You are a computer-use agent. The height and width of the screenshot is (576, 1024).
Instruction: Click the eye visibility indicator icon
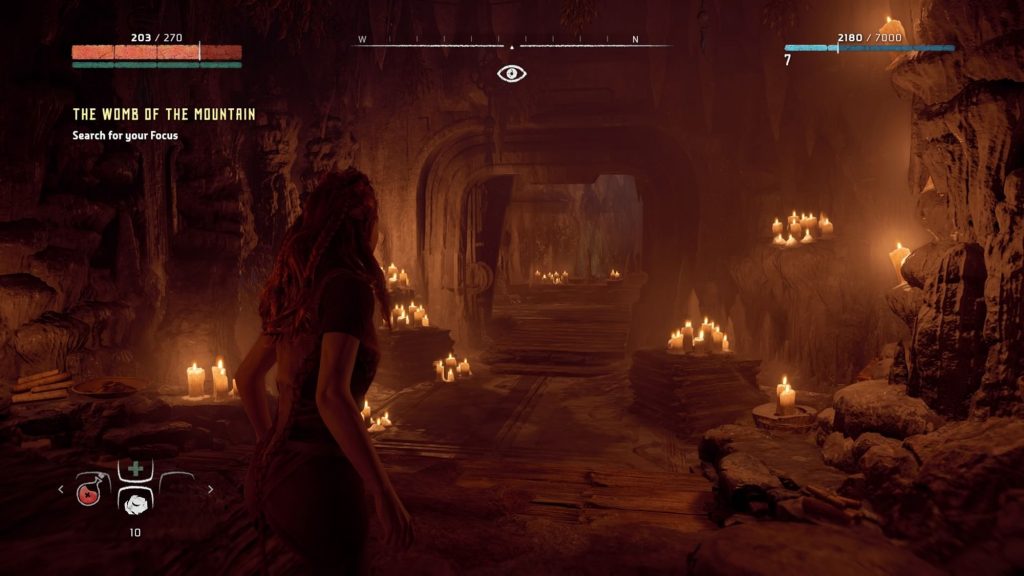pyautogui.click(x=512, y=73)
